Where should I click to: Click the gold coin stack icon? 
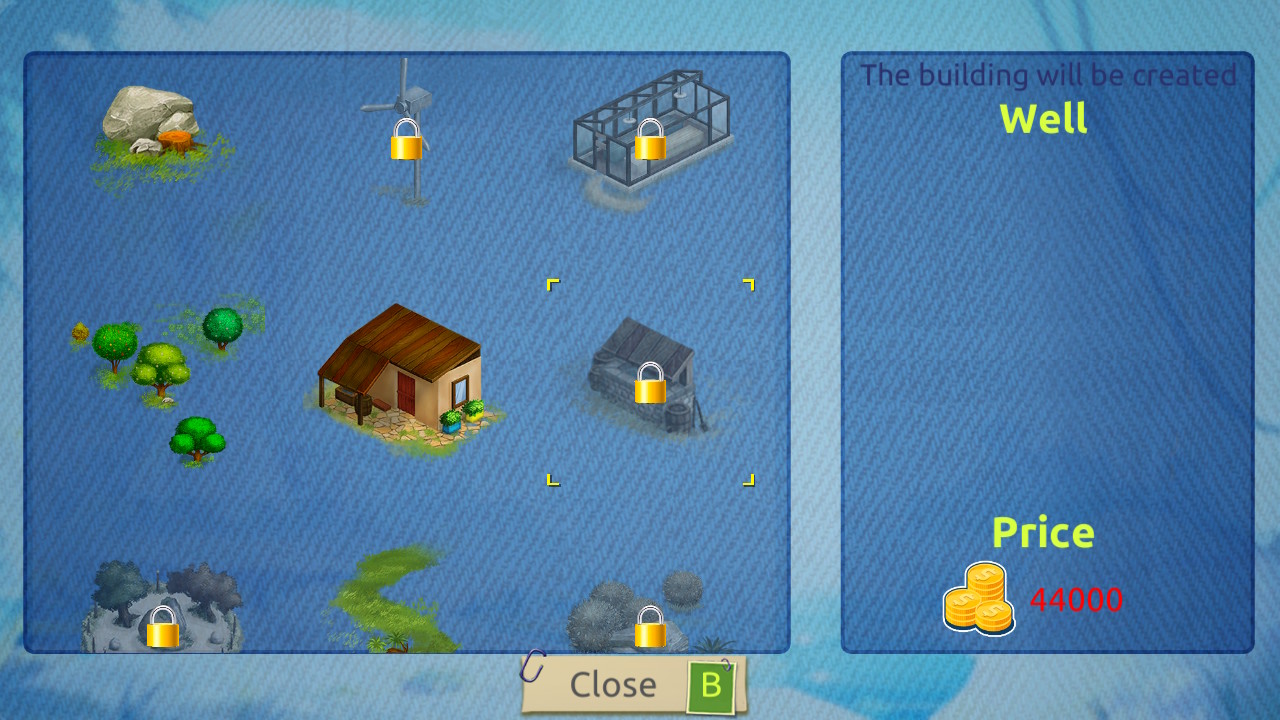(x=980, y=598)
